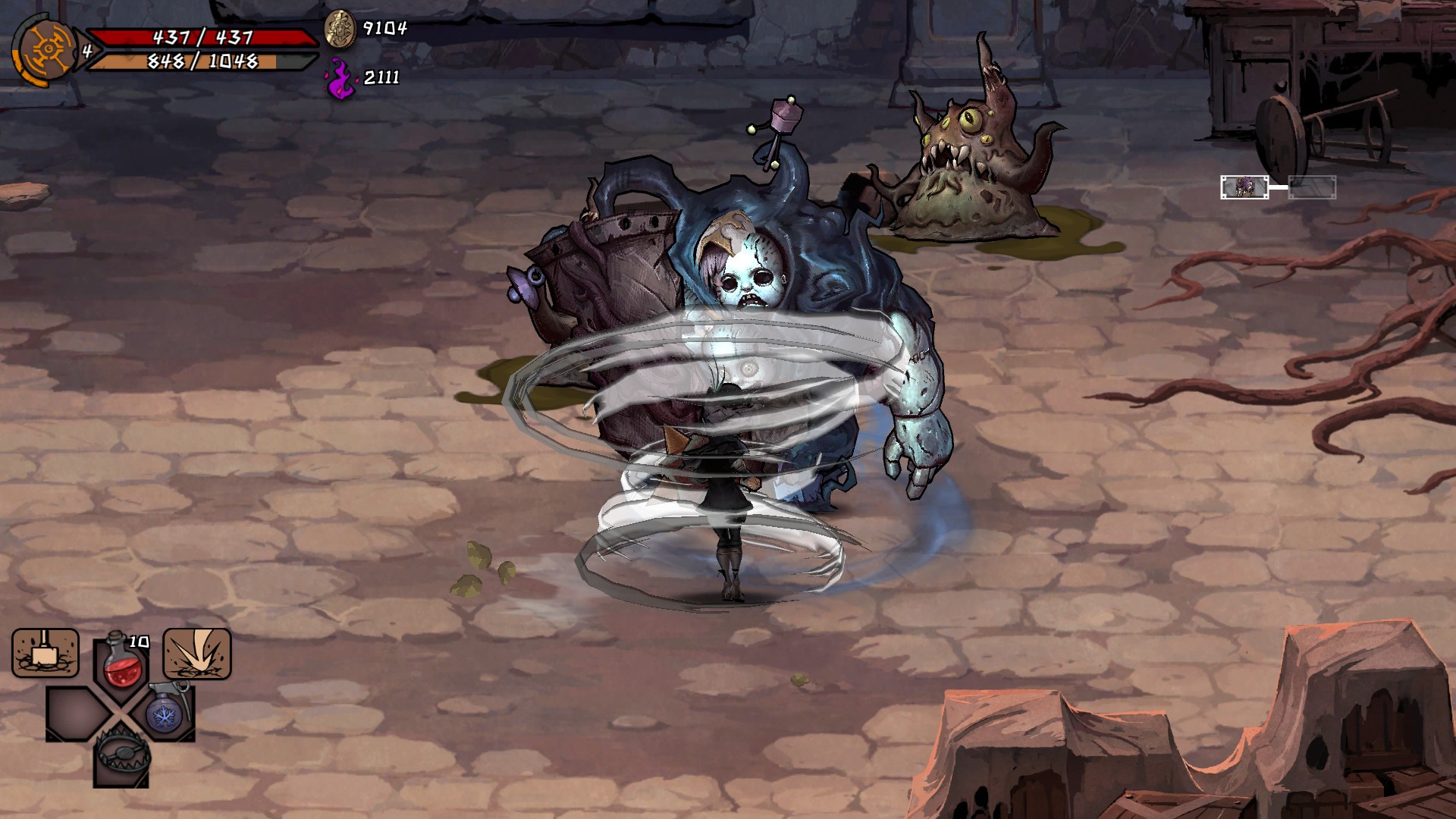Trigger the ground burst strike skill
The image size is (1456, 819).
coord(197,653)
